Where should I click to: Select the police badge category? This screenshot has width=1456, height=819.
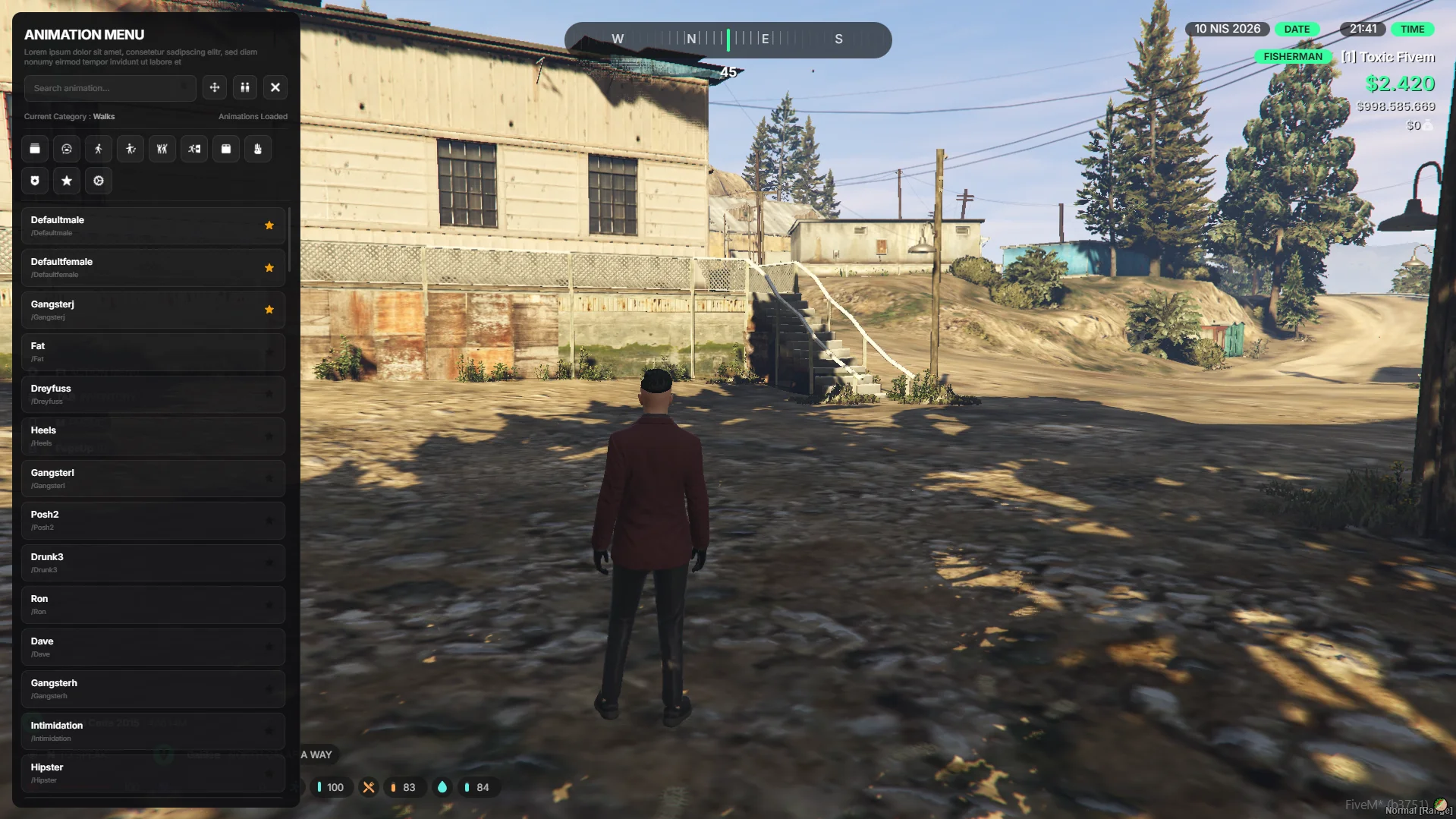35,181
